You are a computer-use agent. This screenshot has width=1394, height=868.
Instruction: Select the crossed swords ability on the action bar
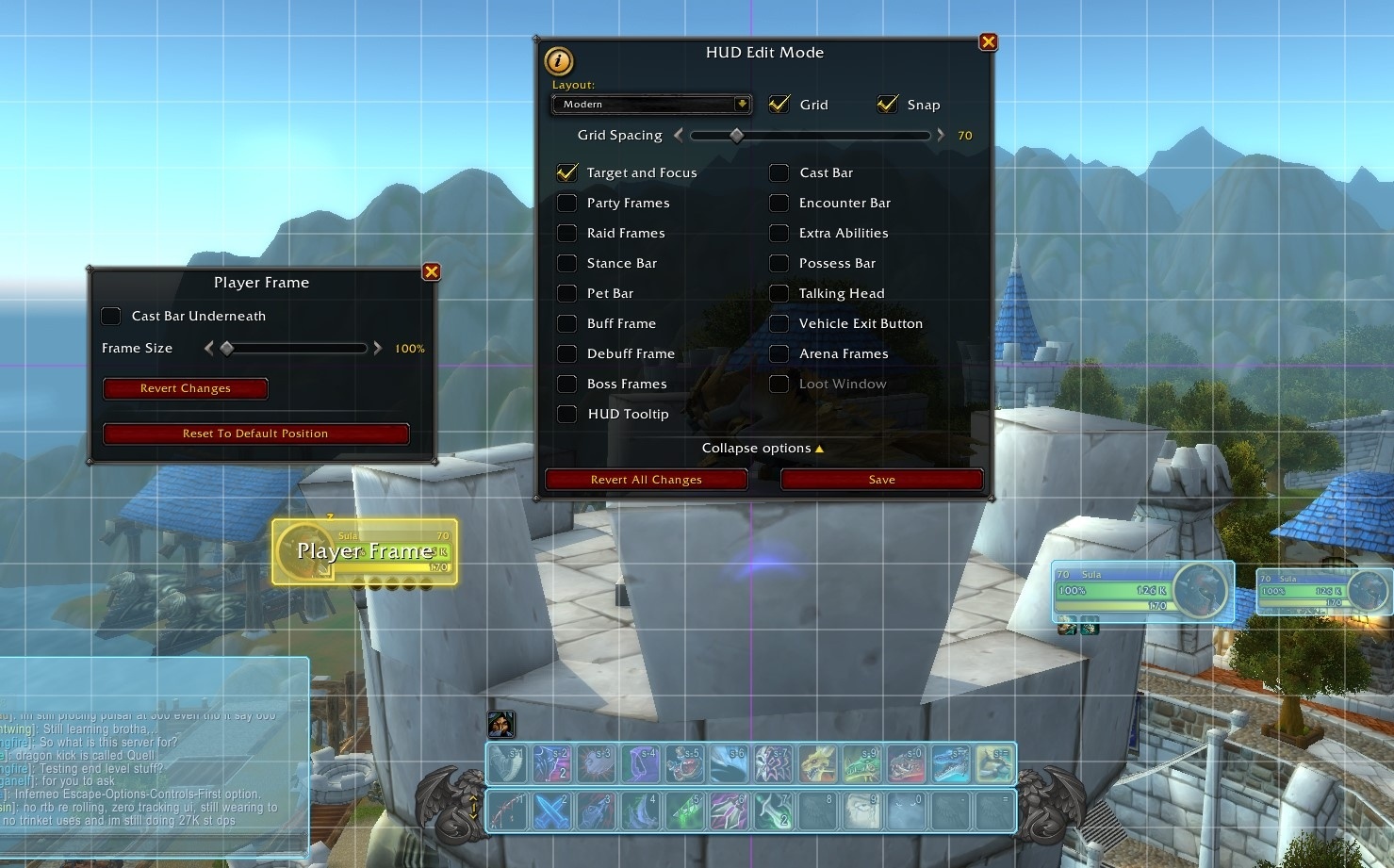point(553,809)
